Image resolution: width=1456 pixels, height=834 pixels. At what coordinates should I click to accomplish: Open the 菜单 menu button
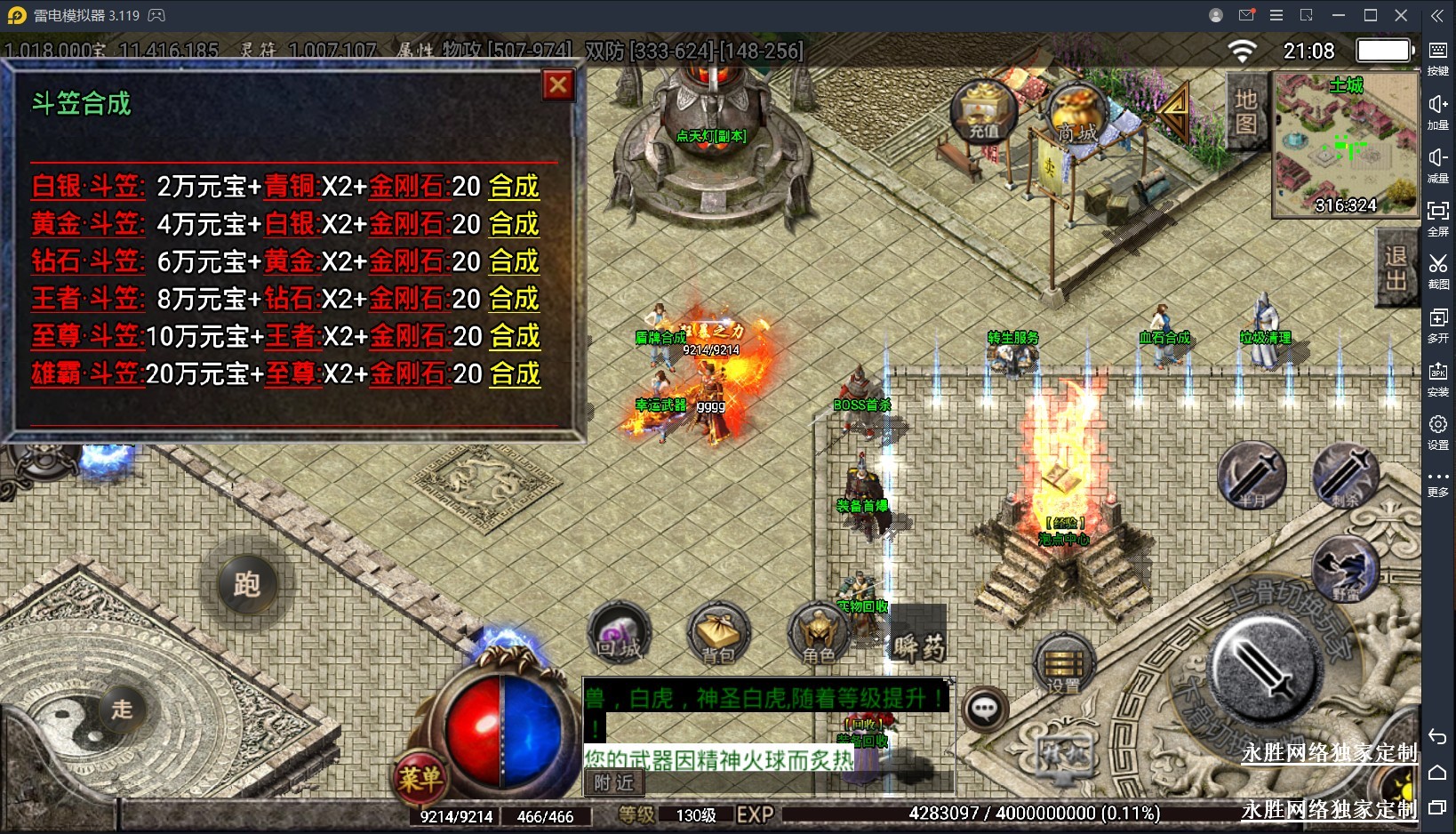click(x=419, y=779)
